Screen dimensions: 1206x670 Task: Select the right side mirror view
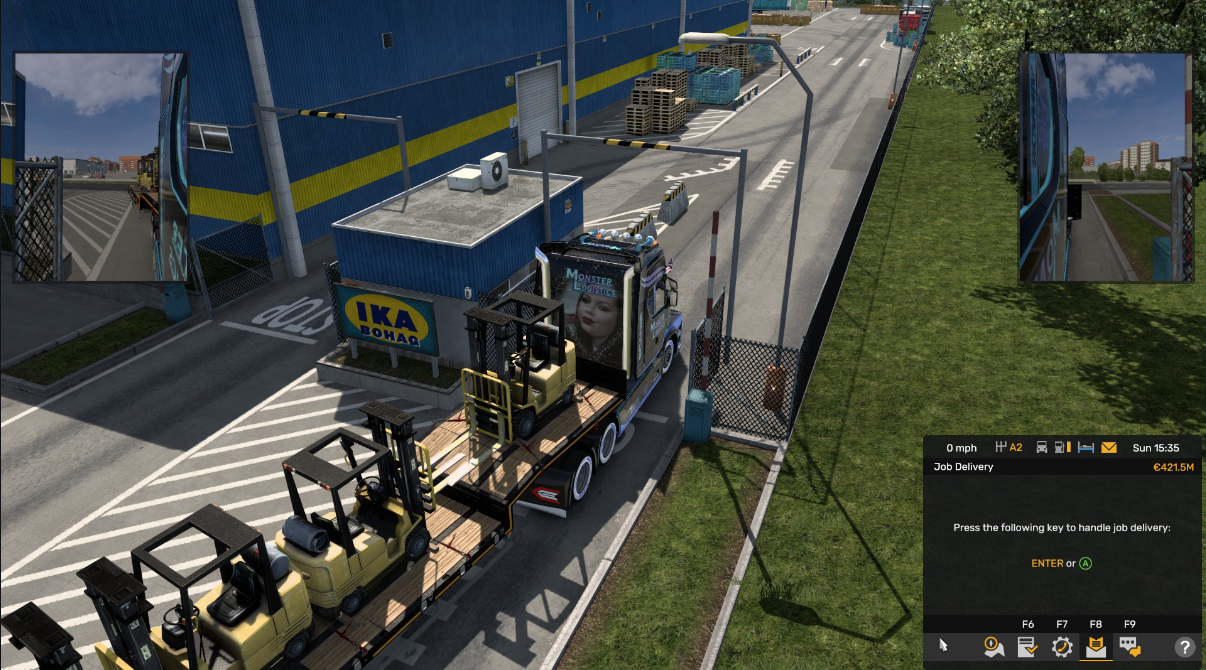point(1106,167)
